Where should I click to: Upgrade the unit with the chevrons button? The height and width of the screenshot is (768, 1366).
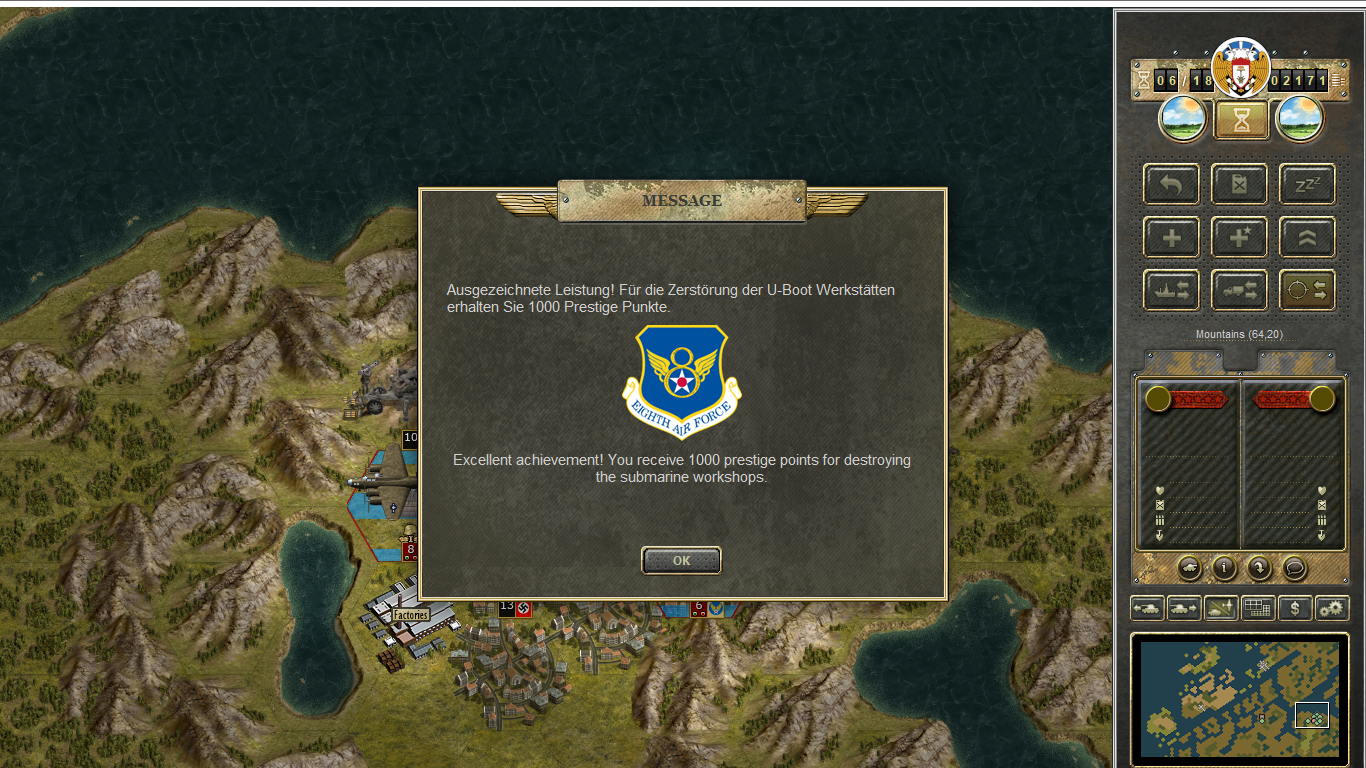pos(1307,237)
